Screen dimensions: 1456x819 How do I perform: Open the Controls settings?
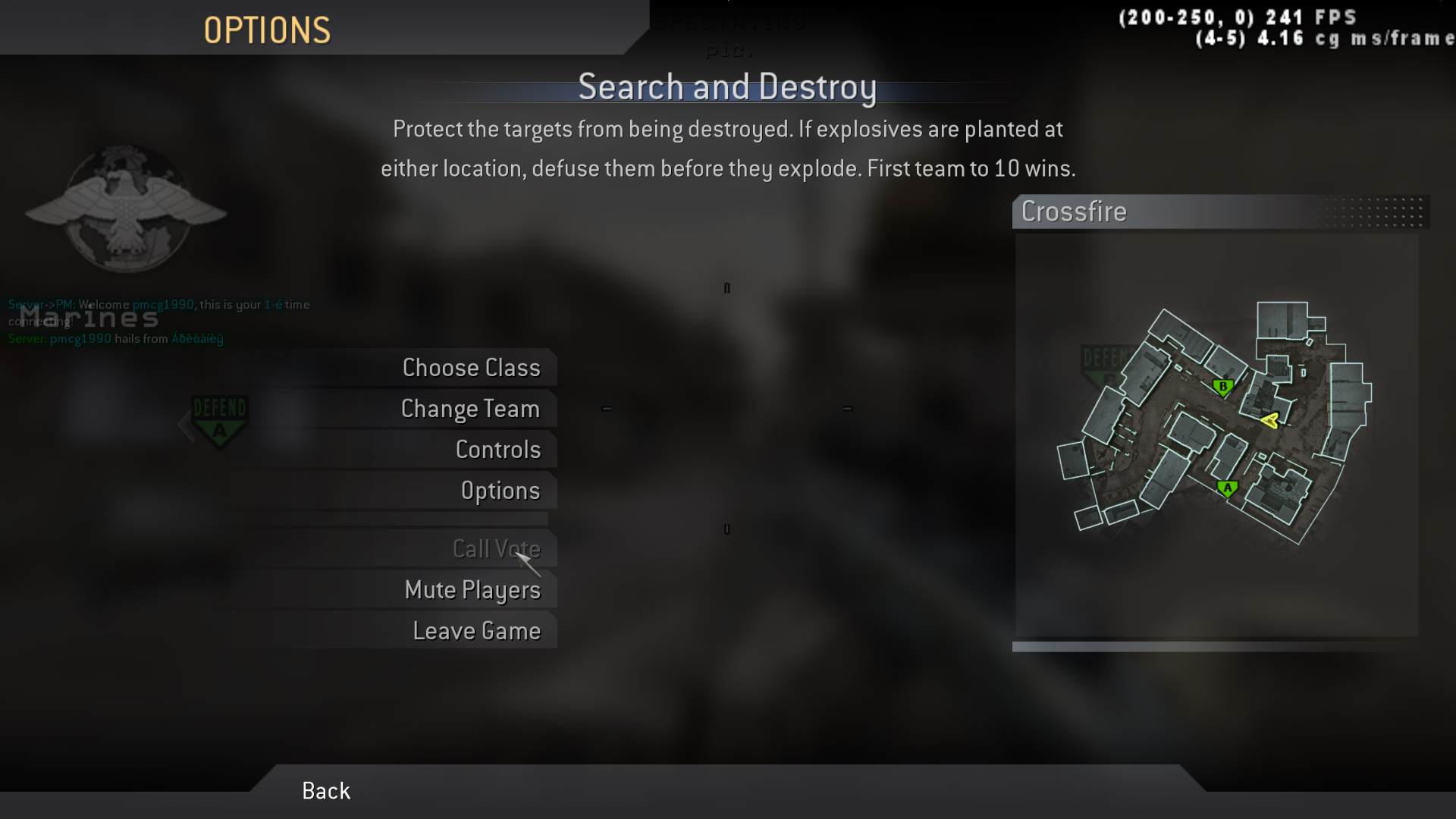[x=498, y=449]
